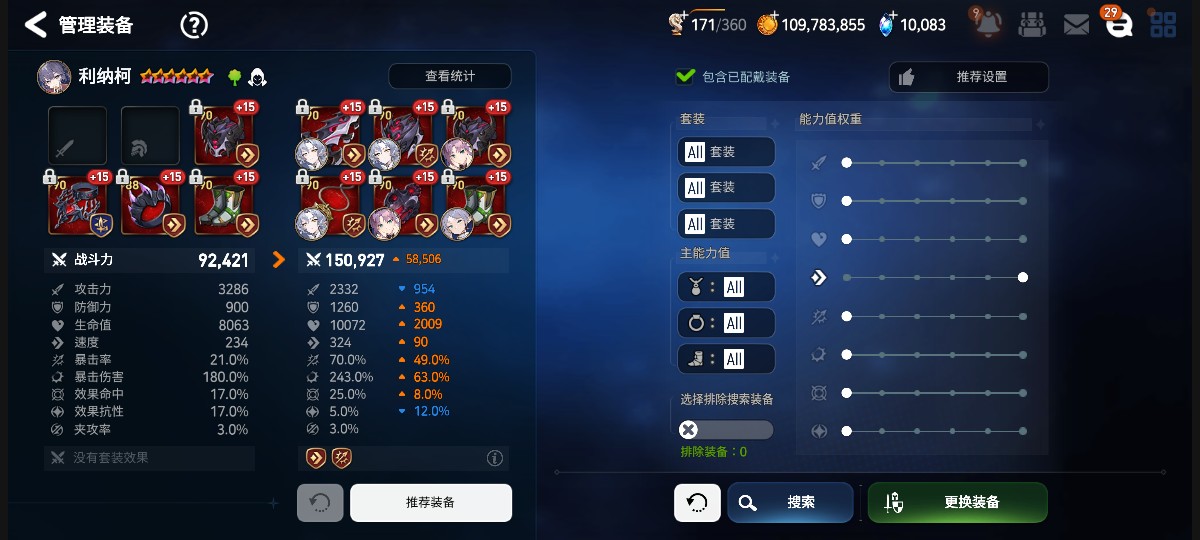Open 推荐设置 recommendation settings
The width and height of the screenshot is (1200, 540).
click(968, 77)
